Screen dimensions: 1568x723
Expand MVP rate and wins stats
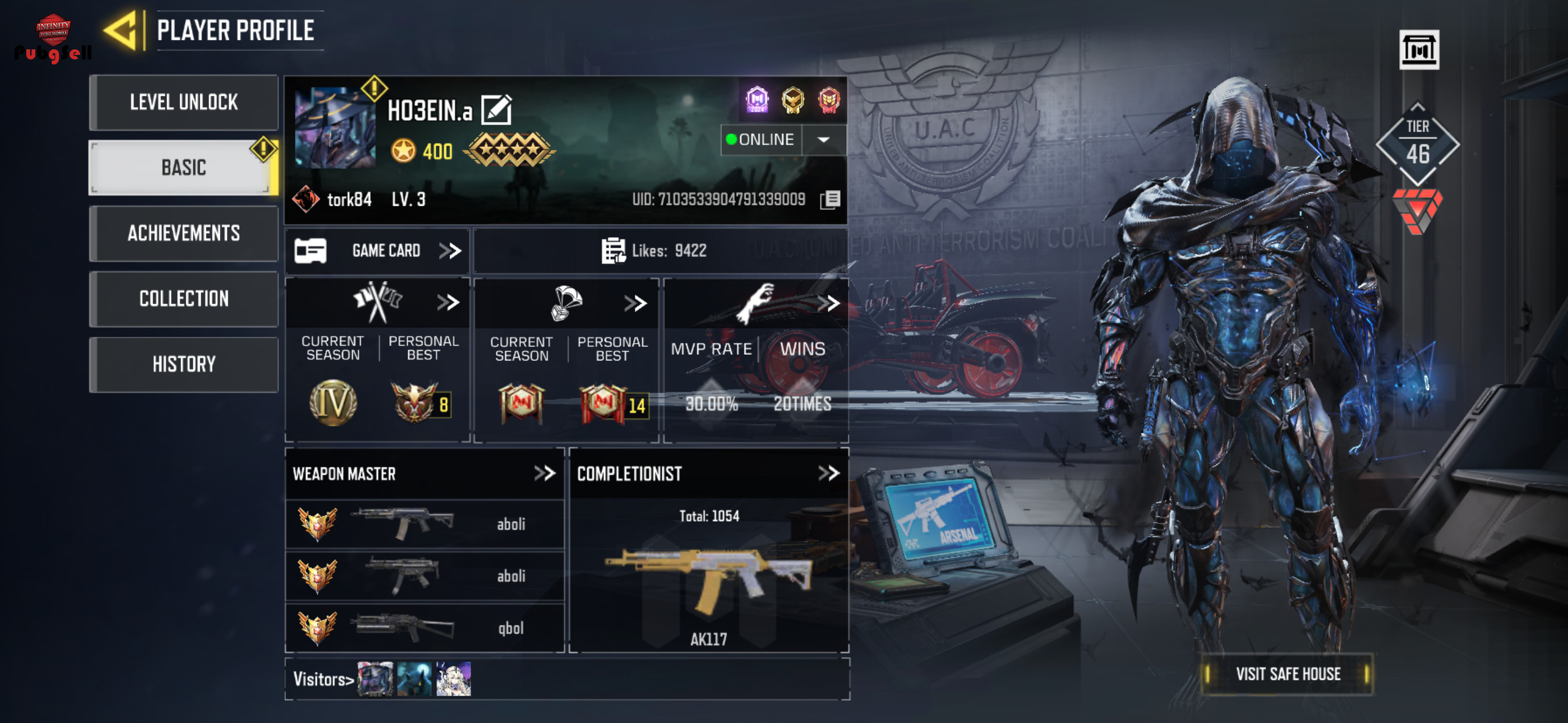(x=828, y=303)
